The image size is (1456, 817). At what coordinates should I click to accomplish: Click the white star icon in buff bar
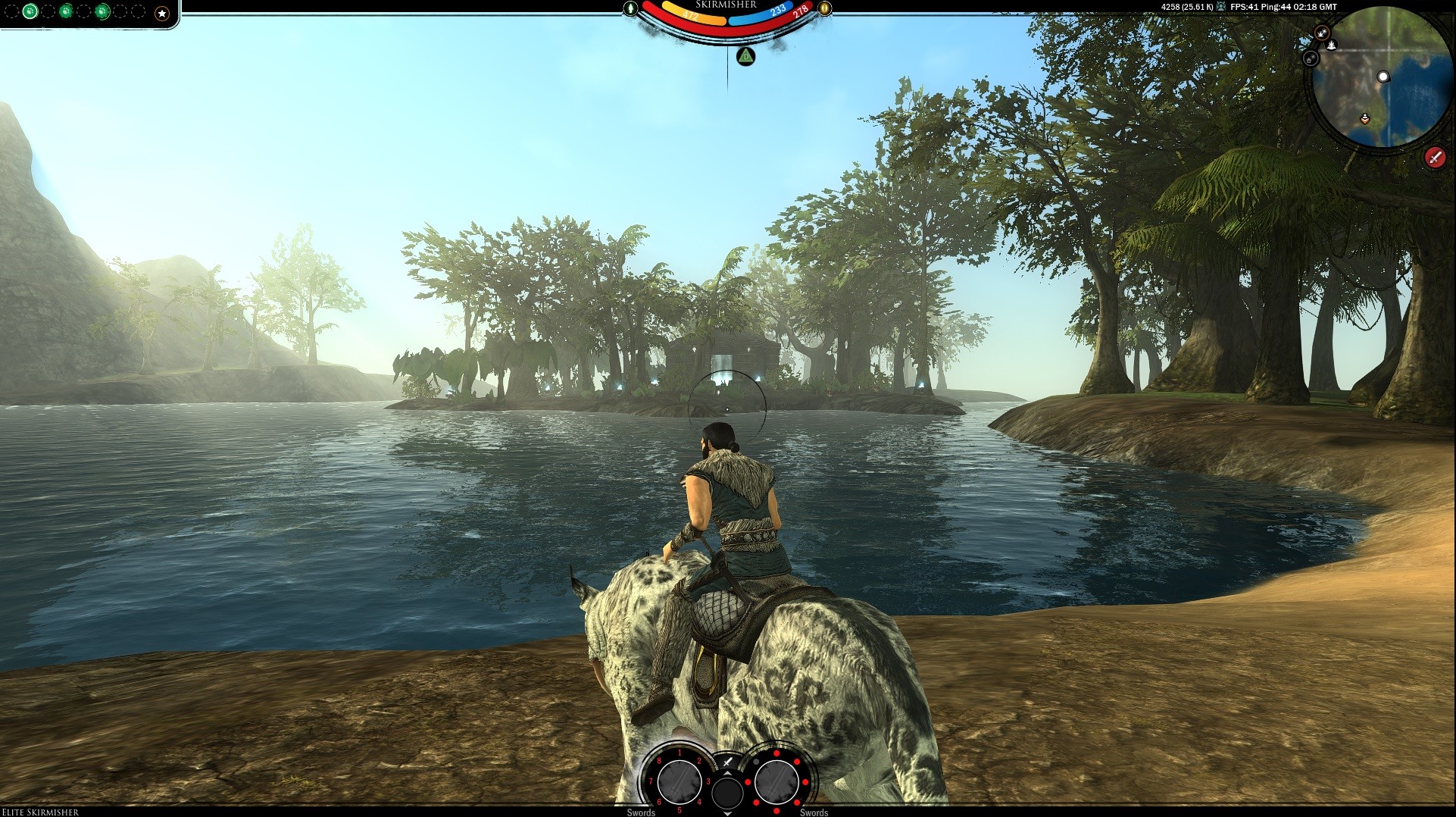tap(161, 13)
